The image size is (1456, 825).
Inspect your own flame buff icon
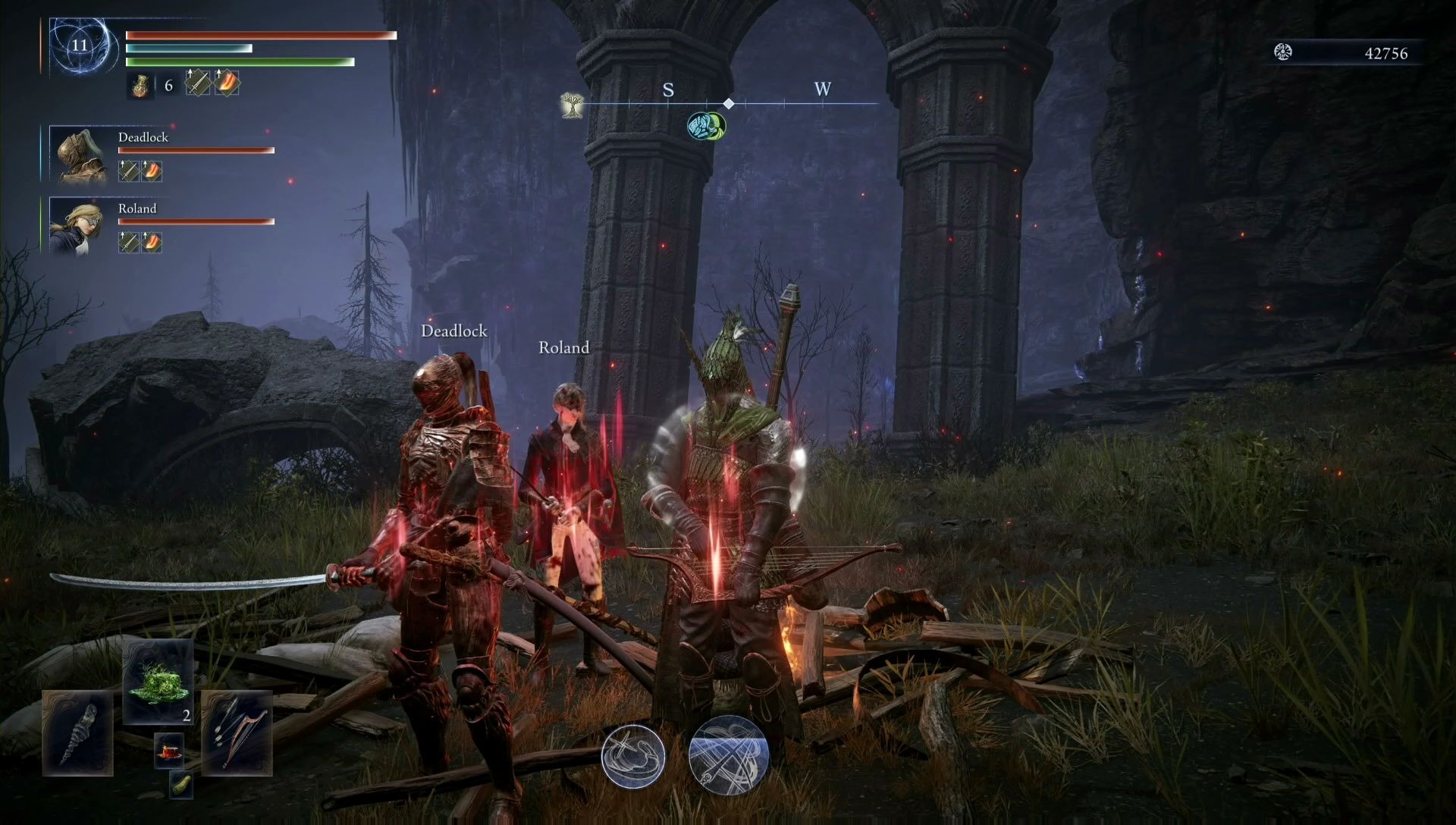227,83
